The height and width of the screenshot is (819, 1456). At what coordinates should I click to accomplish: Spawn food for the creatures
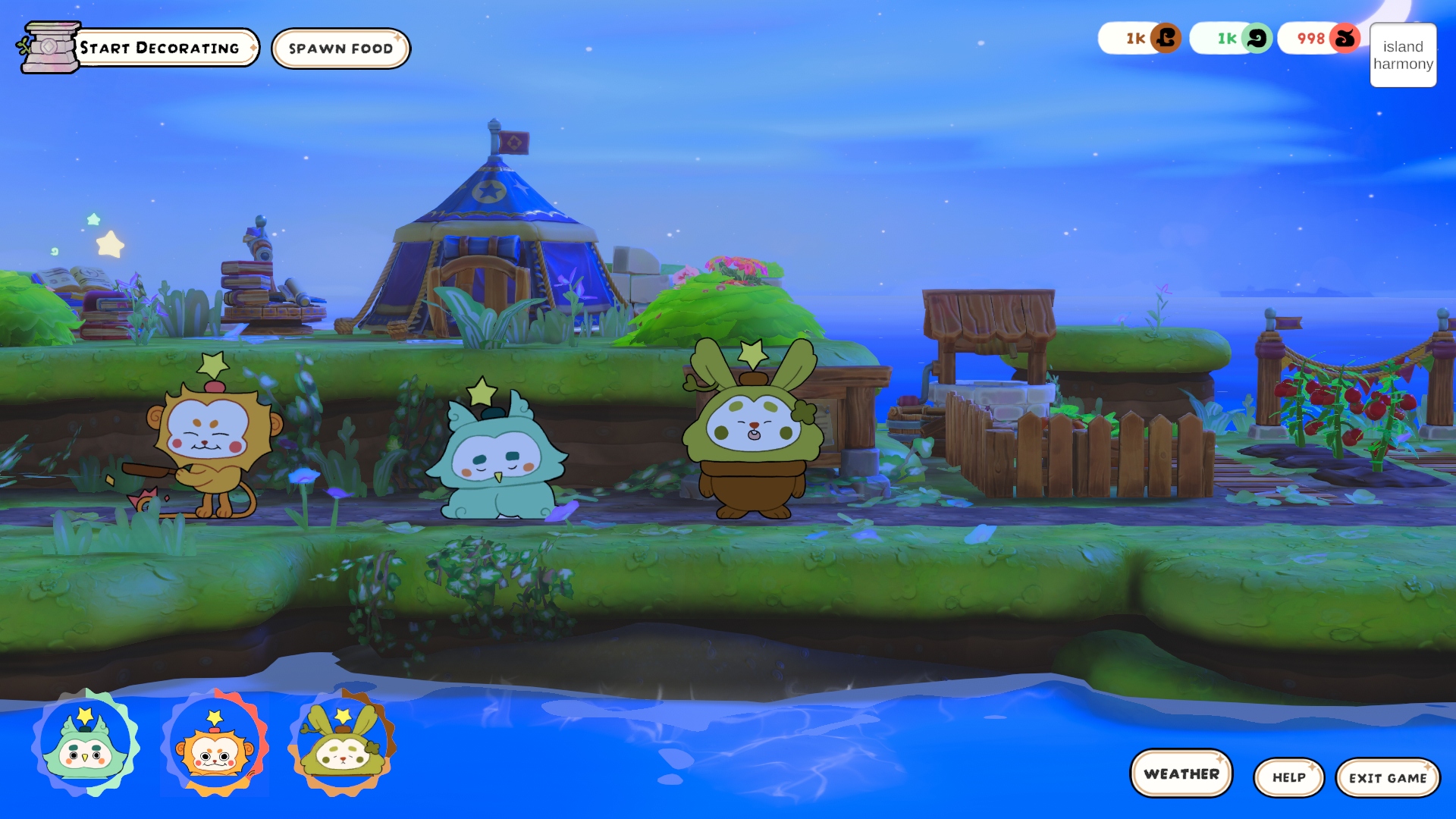pyautogui.click(x=340, y=49)
